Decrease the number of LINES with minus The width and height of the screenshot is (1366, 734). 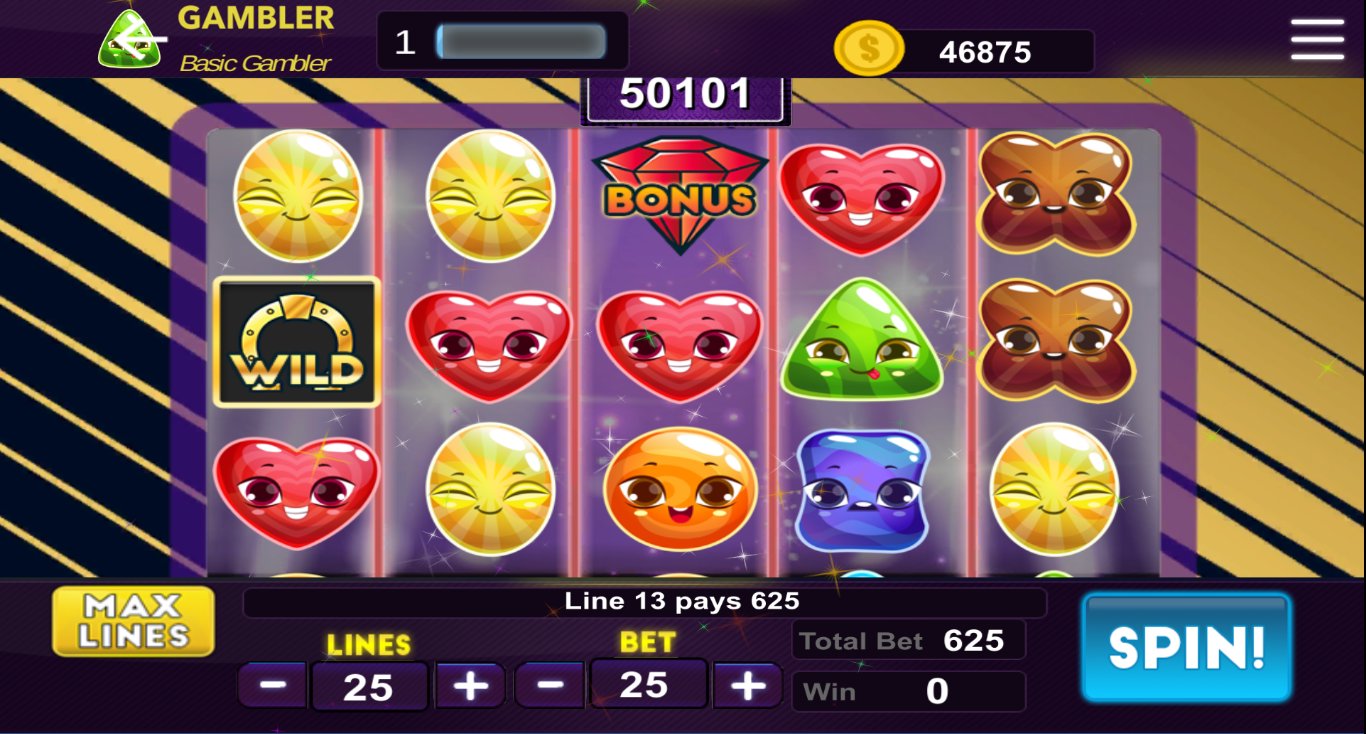[x=272, y=685]
